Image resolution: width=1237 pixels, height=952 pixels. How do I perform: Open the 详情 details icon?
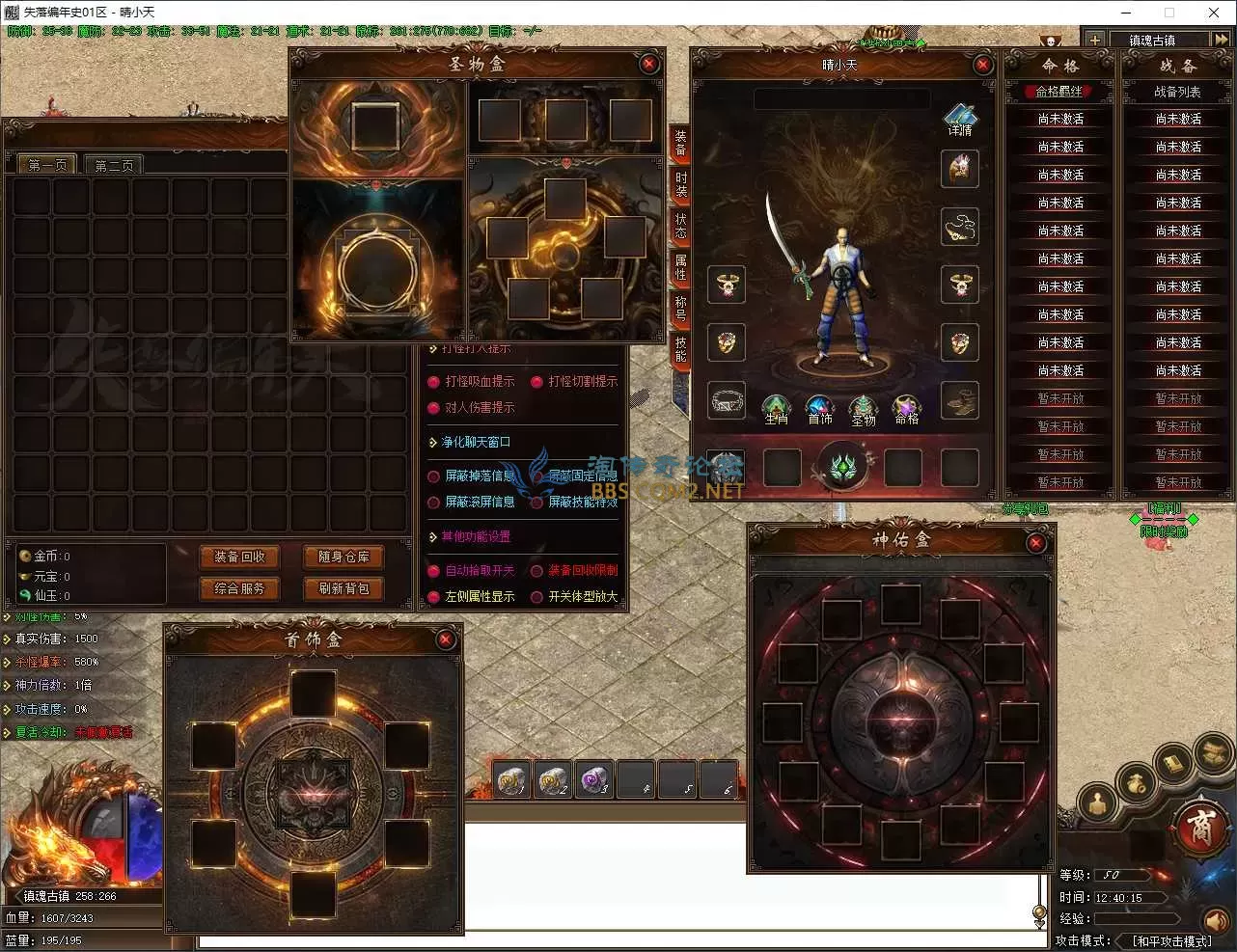click(x=960, y=120)
